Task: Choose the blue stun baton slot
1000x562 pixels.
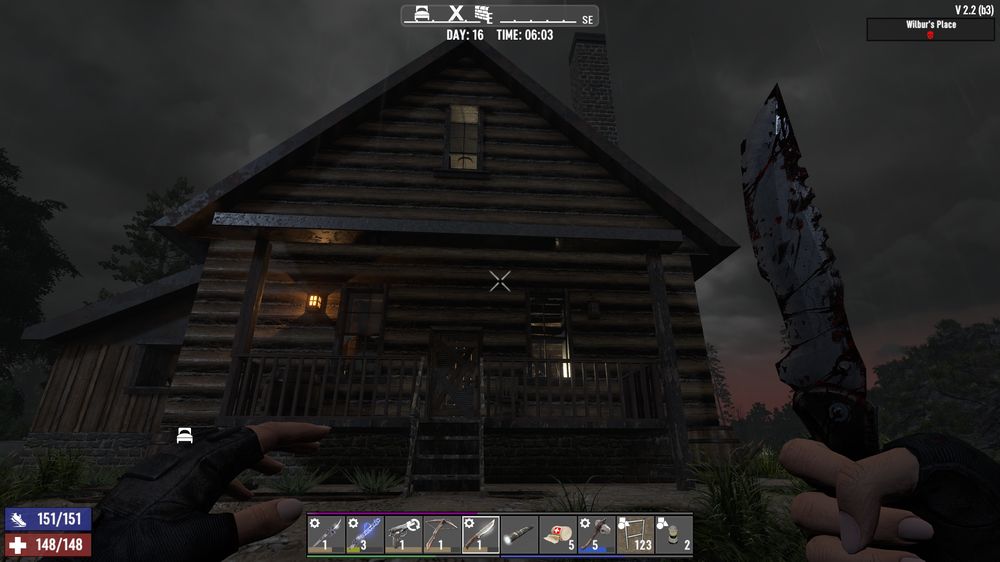Action: [x=364, y=533]
